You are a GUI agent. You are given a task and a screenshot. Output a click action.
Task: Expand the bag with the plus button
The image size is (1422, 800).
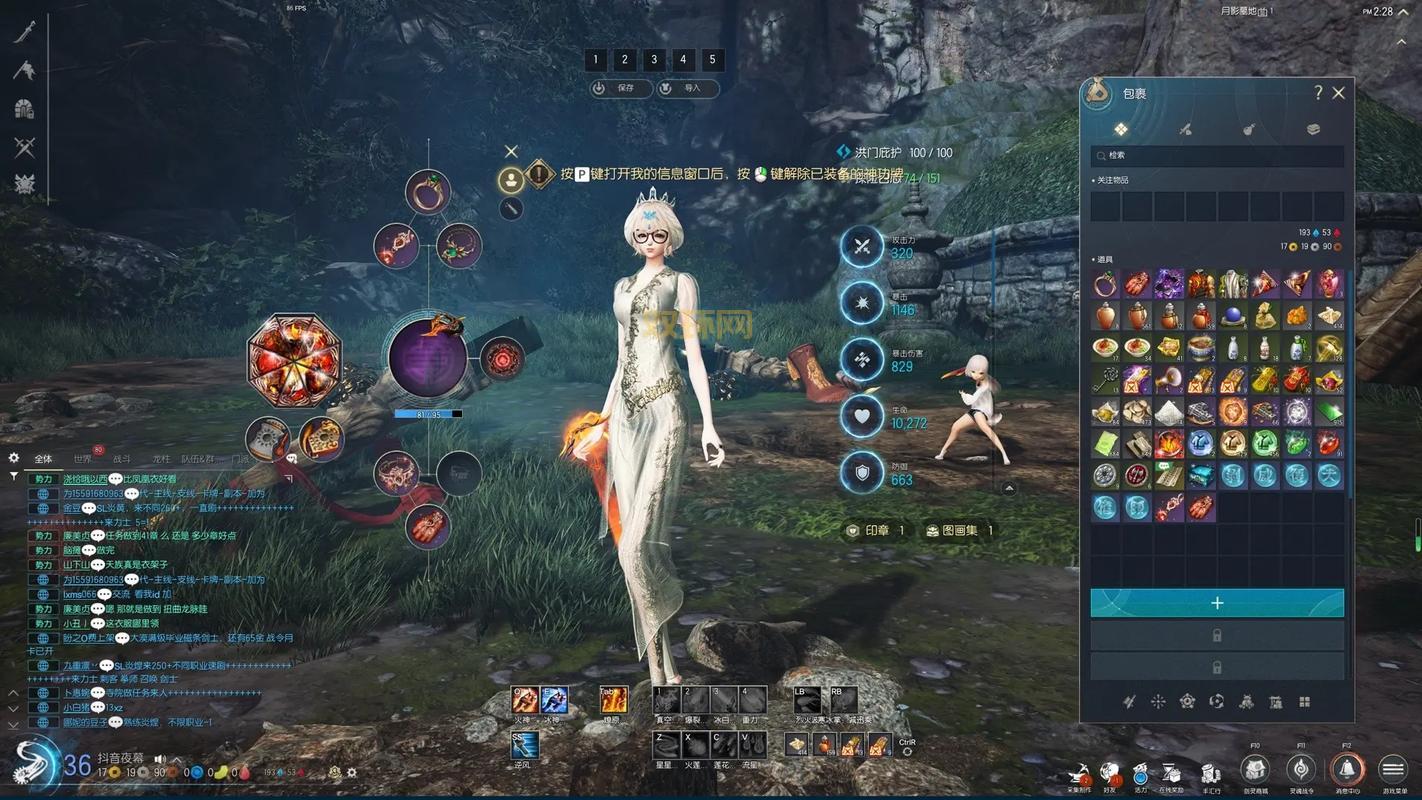click(1217, 603)
